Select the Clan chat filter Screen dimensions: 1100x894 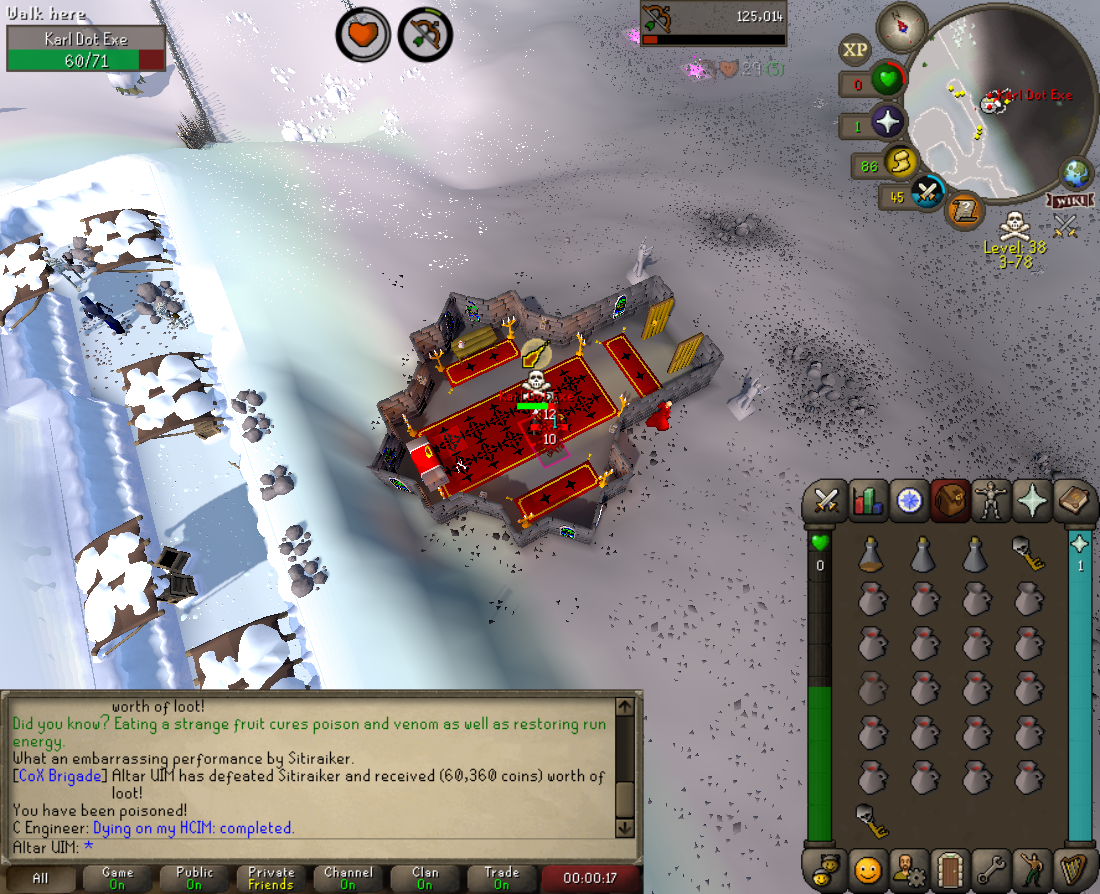[425, 878]
